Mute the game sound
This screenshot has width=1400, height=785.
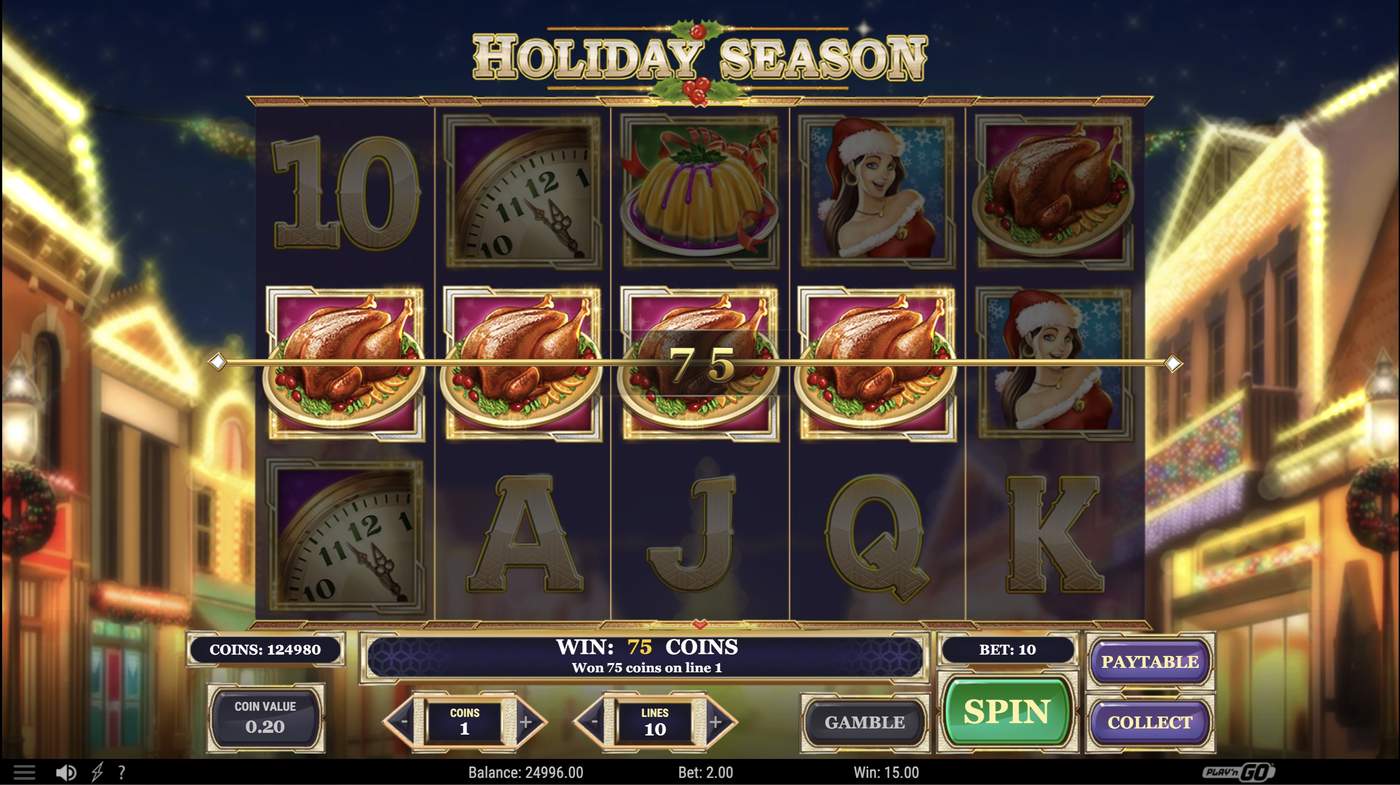(66, 770)
